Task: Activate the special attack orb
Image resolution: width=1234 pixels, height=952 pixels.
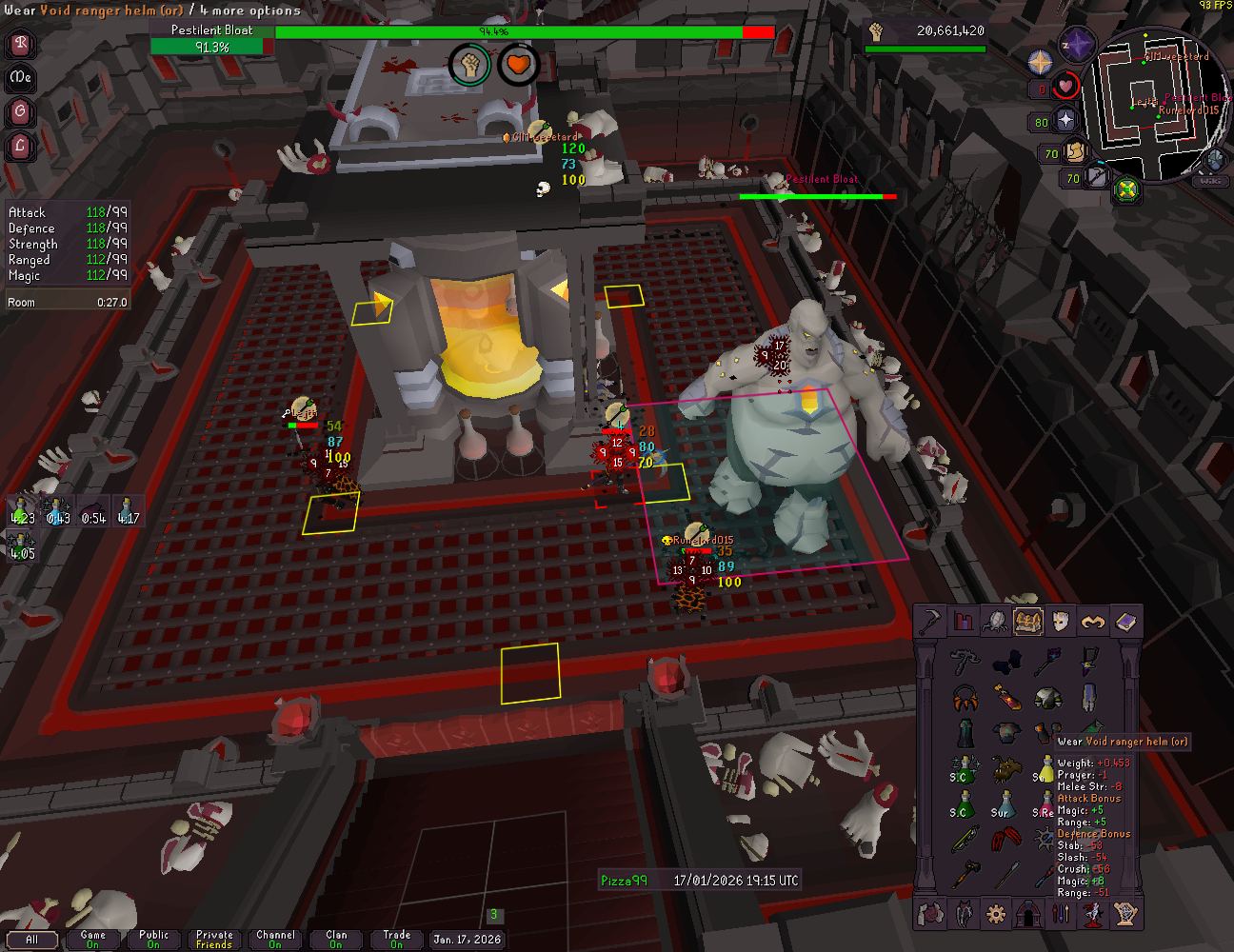Action: tap(1095, 176)
